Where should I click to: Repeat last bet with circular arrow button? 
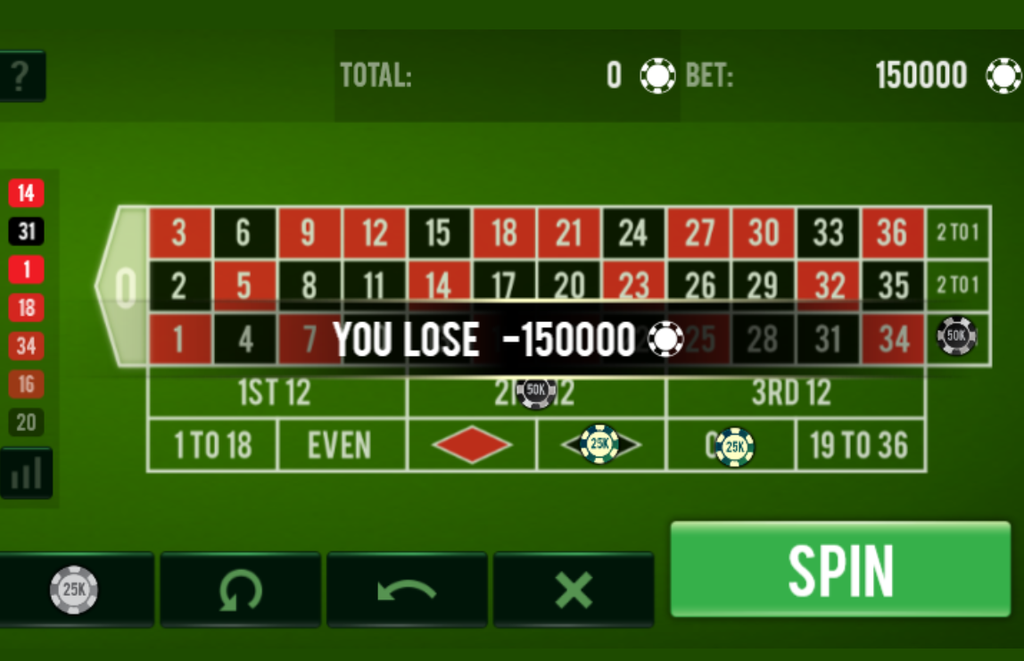[240, 589]
